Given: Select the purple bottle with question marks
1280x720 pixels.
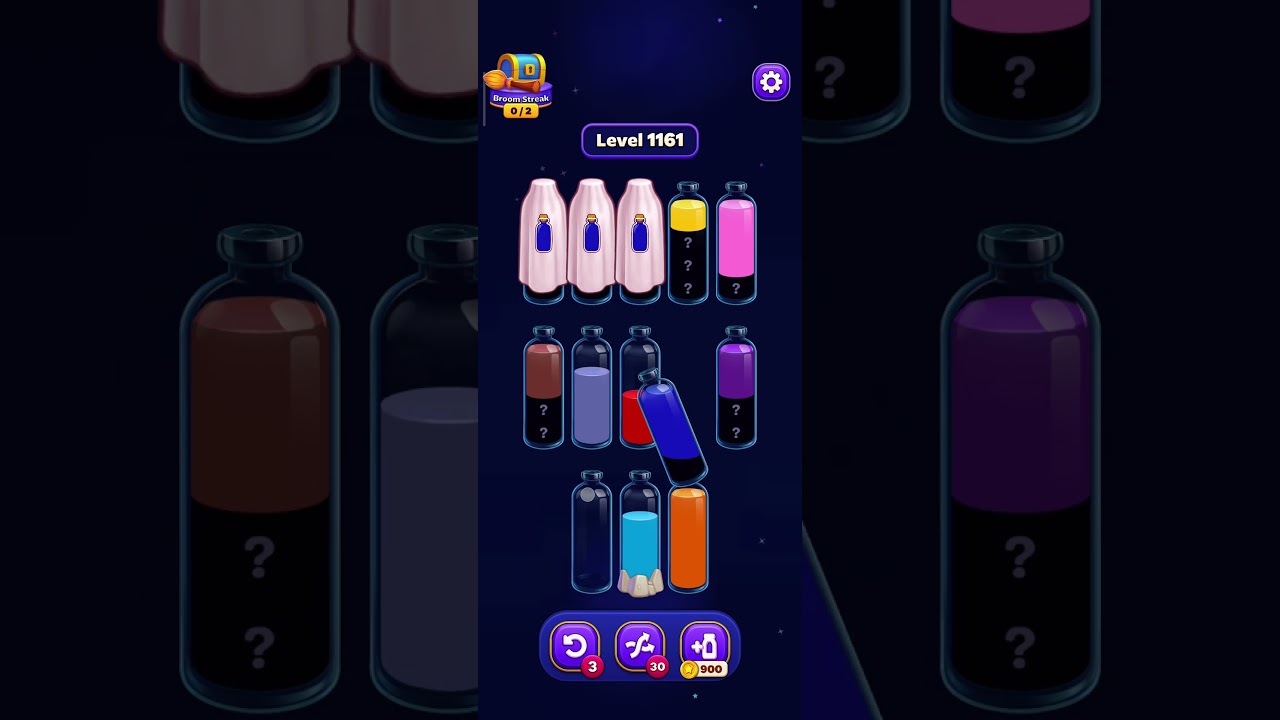Looking at the screenshot, I should tap(737, 390).
